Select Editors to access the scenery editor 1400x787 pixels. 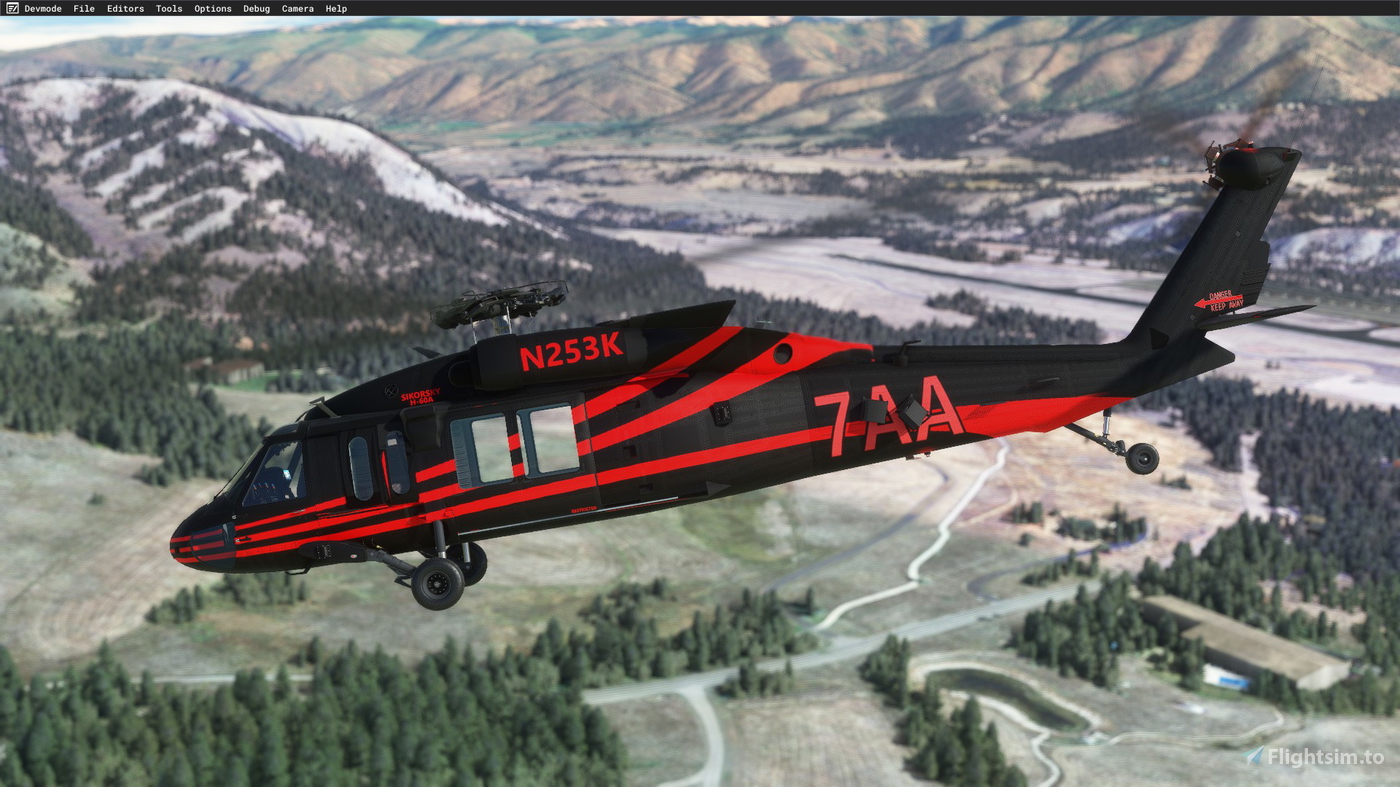125,8
